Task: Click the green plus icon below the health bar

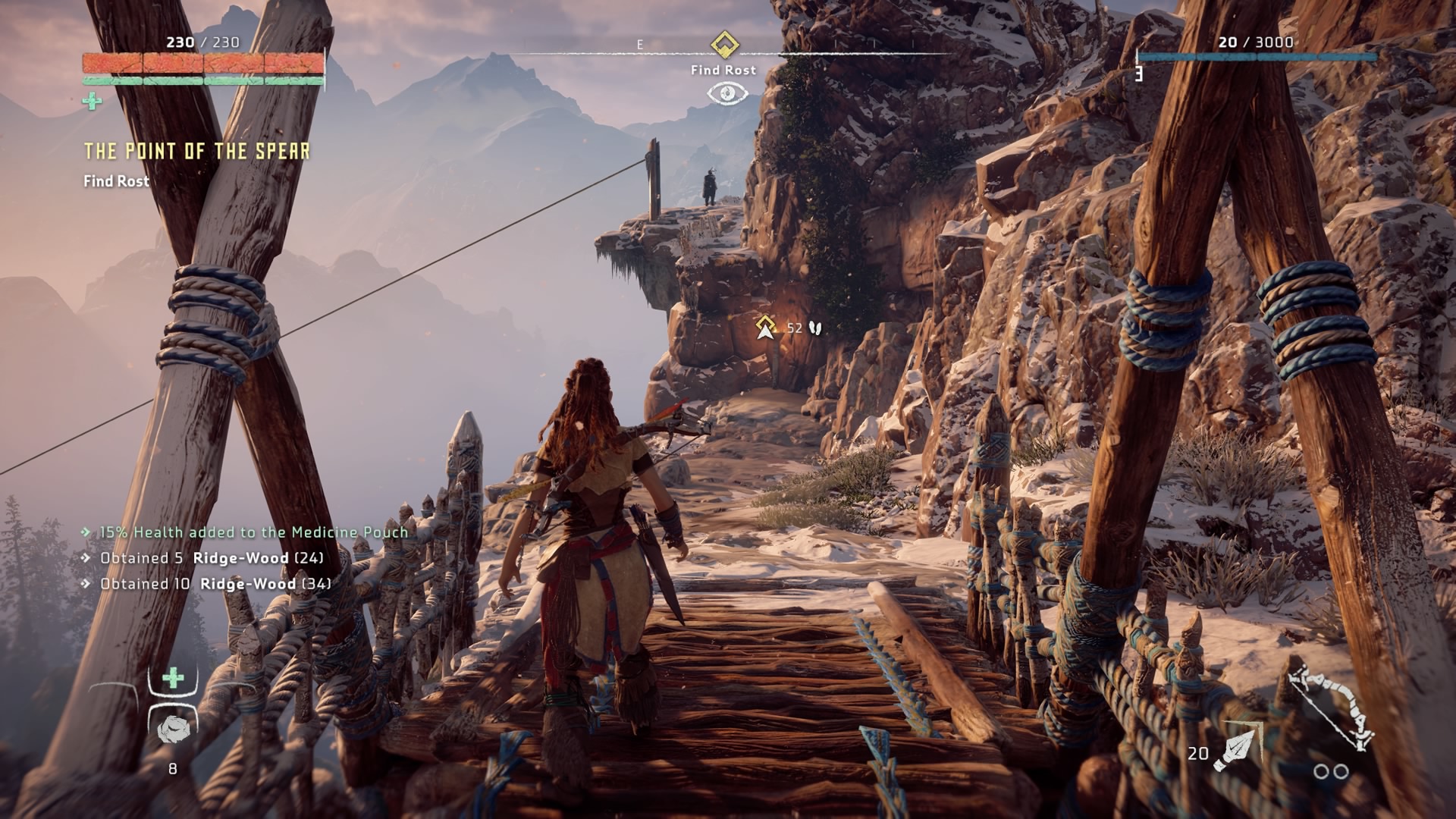Action: [93, 101]
